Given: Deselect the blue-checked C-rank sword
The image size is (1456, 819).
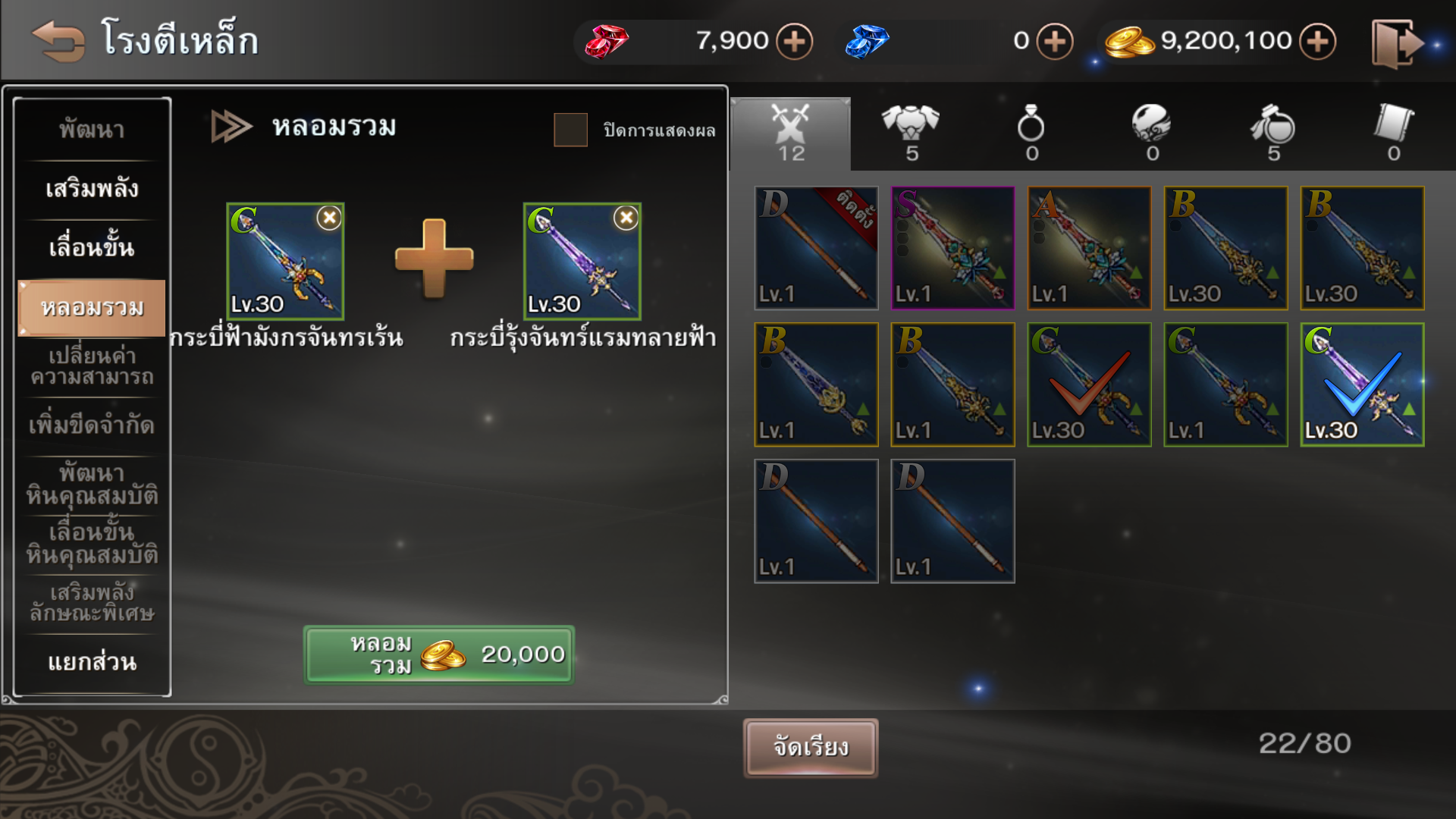Looking at the screenshot, I should pyautogui.click(x=1362, y=384).
